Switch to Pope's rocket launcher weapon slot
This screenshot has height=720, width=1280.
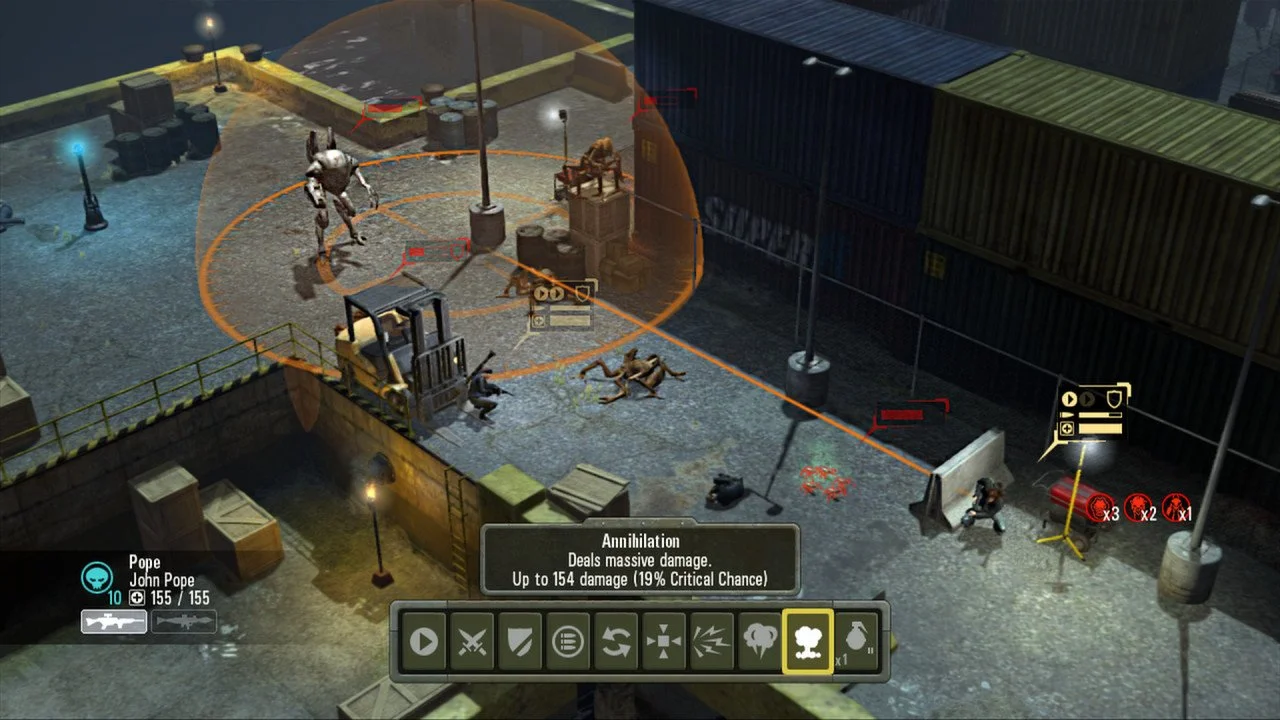click(186, 621)
